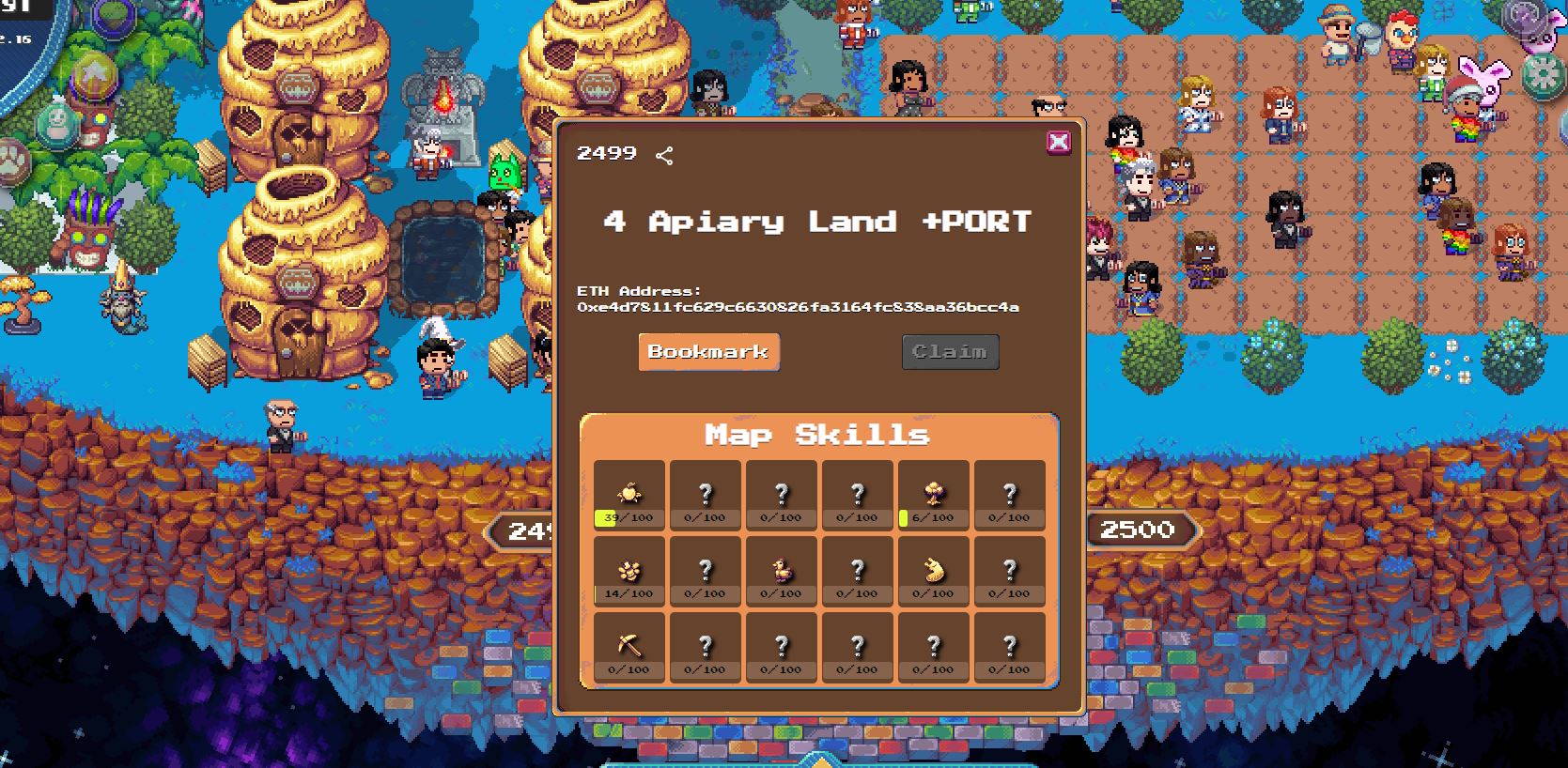Select the apple skill showing 39/100
This screenshot has height=768, width=1568.
pyautogui.click(x=629, y=495)
